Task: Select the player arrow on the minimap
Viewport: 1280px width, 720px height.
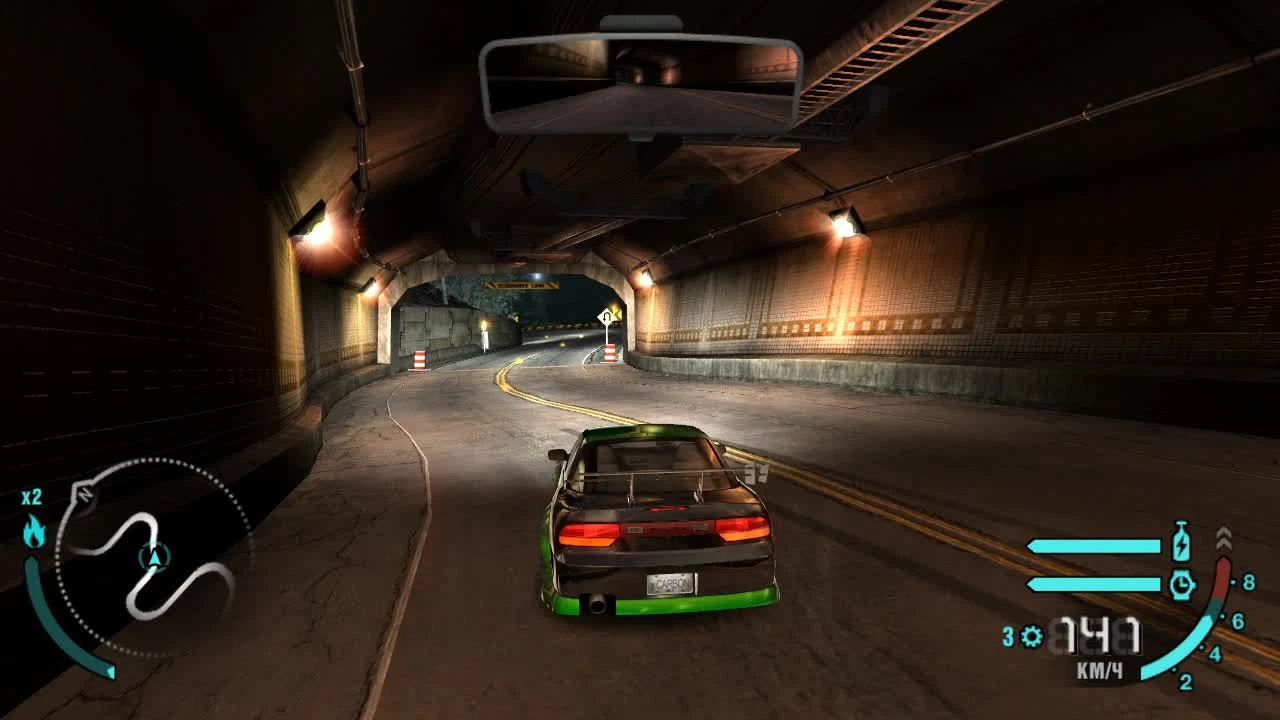Action: tap(155, 557)
